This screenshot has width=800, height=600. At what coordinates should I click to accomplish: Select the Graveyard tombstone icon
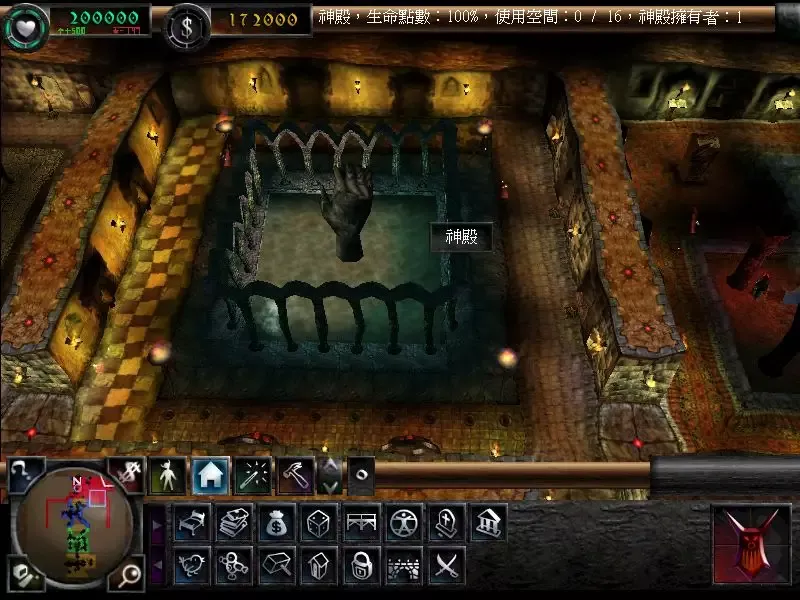[445, 522]
